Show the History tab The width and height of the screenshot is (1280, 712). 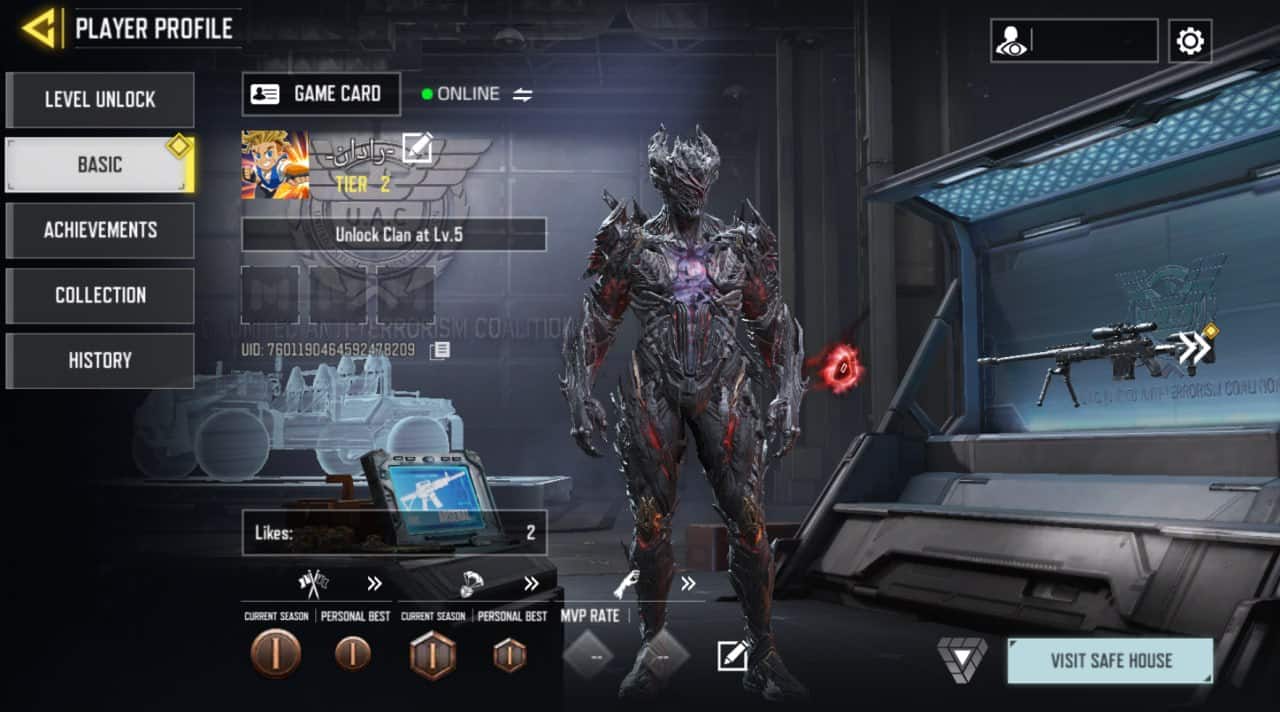coord(100,360)
